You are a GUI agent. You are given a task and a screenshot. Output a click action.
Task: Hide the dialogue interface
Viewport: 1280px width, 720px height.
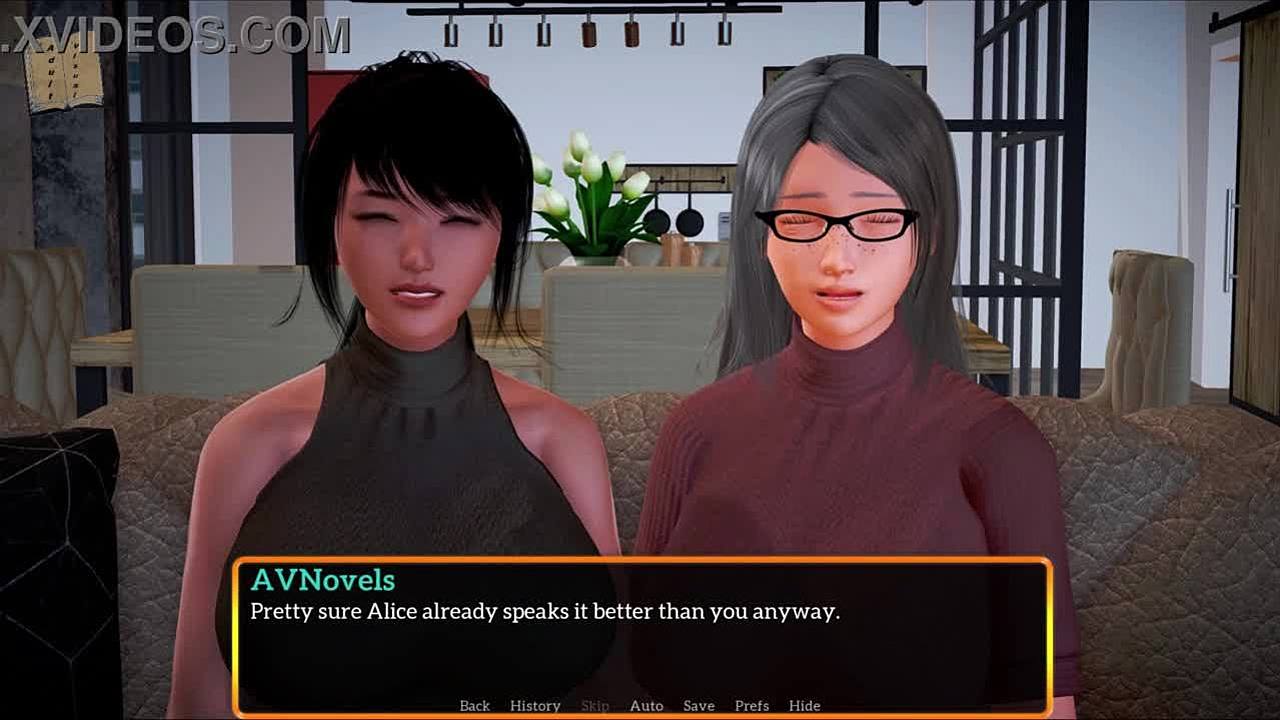pos(804,705)
